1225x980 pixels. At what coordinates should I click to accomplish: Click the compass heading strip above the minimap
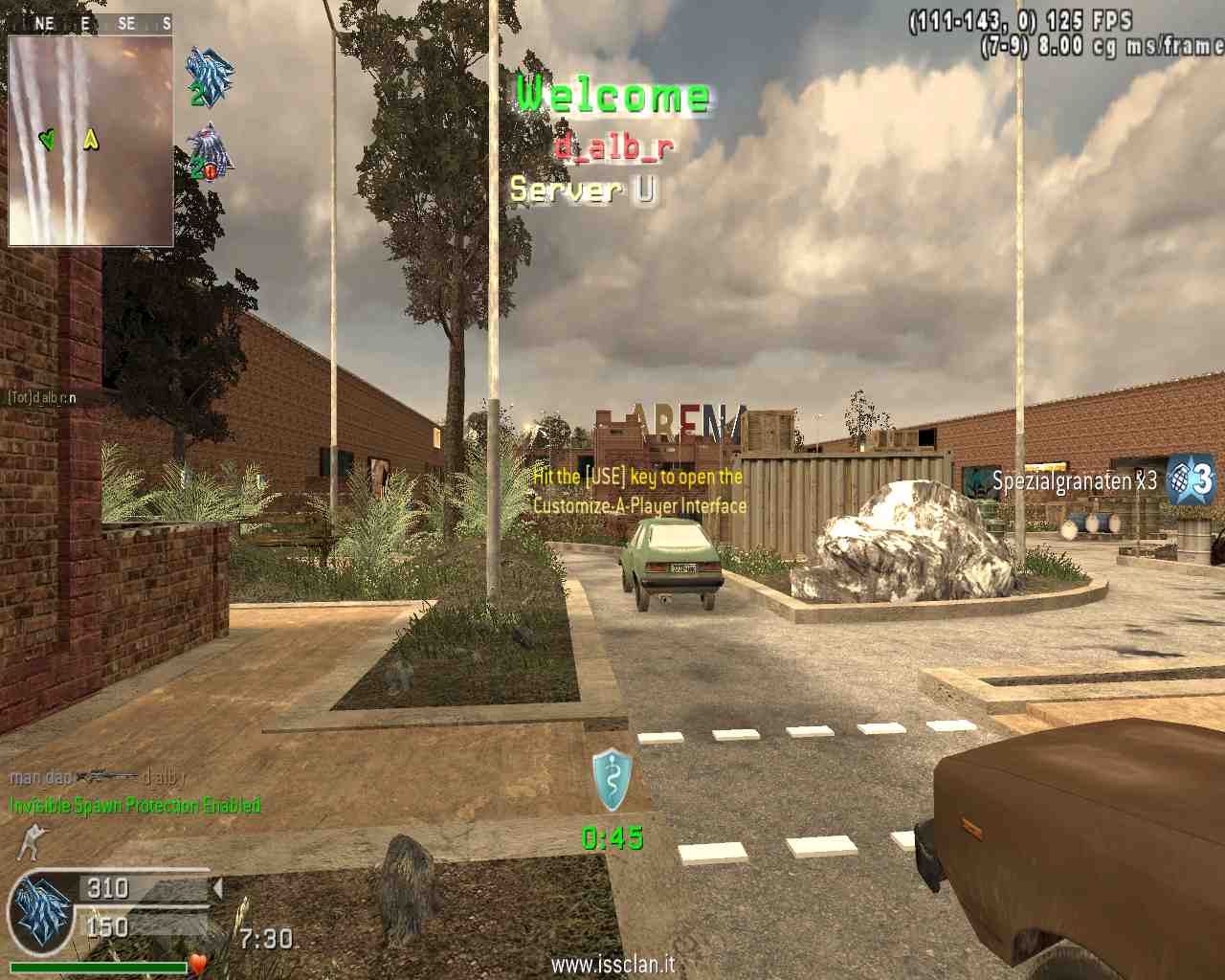click(x=91, y=23)
